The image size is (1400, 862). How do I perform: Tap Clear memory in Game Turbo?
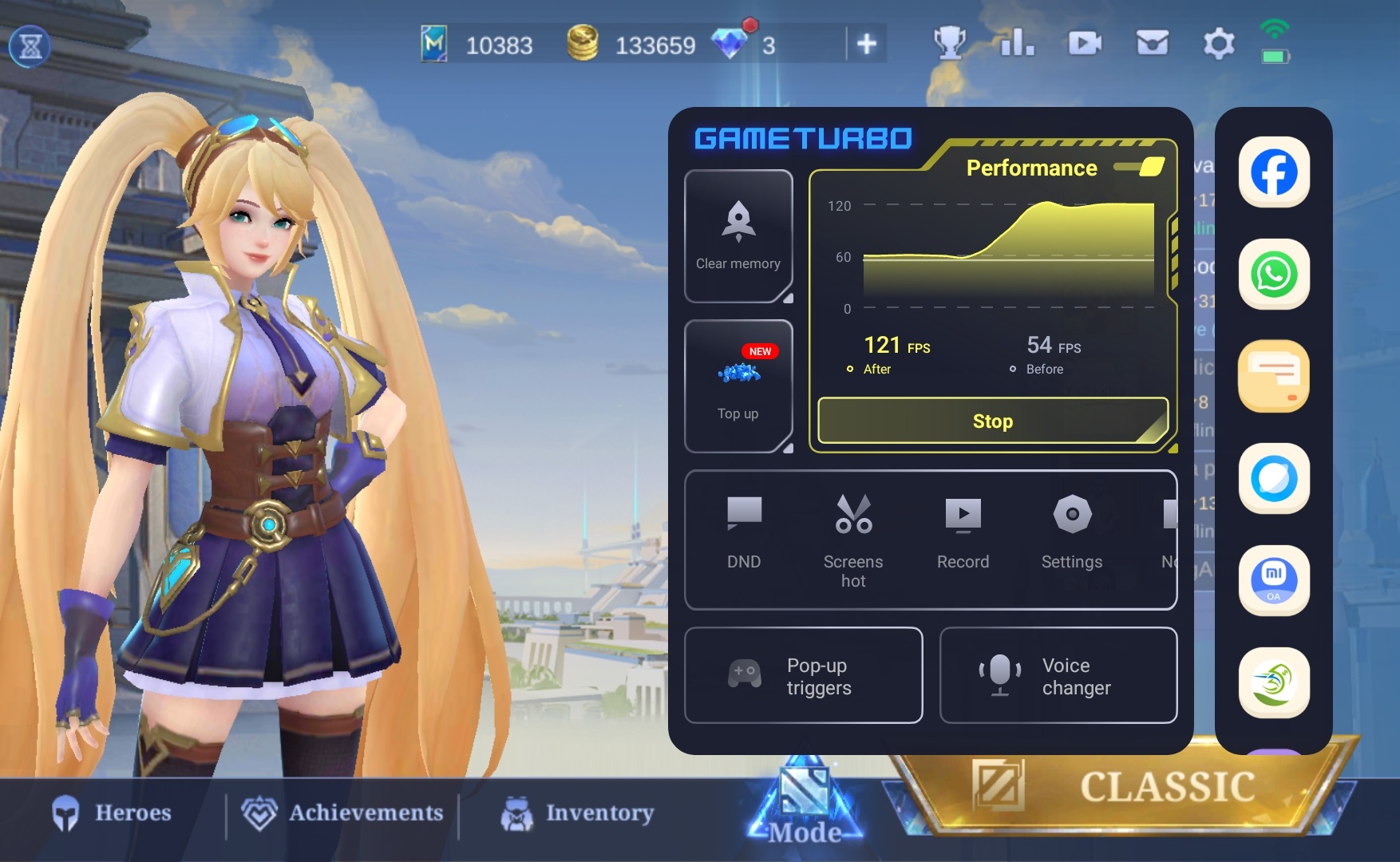tap(738, 236)
